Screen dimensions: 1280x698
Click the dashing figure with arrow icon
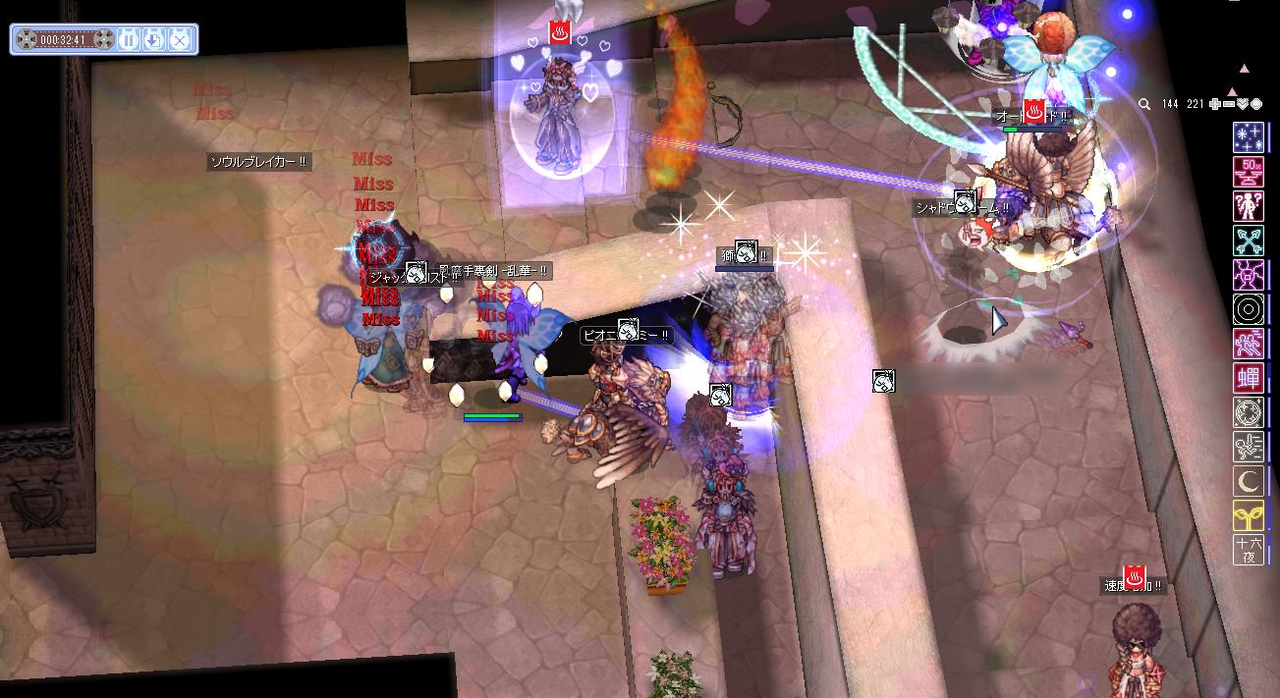pyautogui.click(x=1248, y=447)
